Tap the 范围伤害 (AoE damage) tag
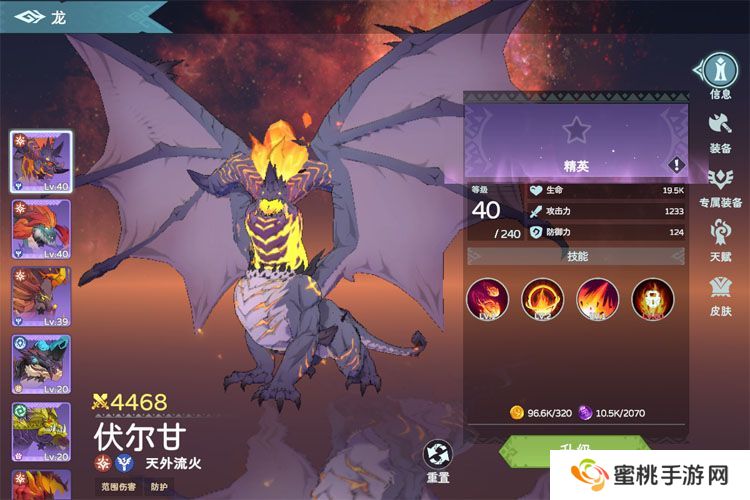The image size is (750, 500). (x=118, y=487)
